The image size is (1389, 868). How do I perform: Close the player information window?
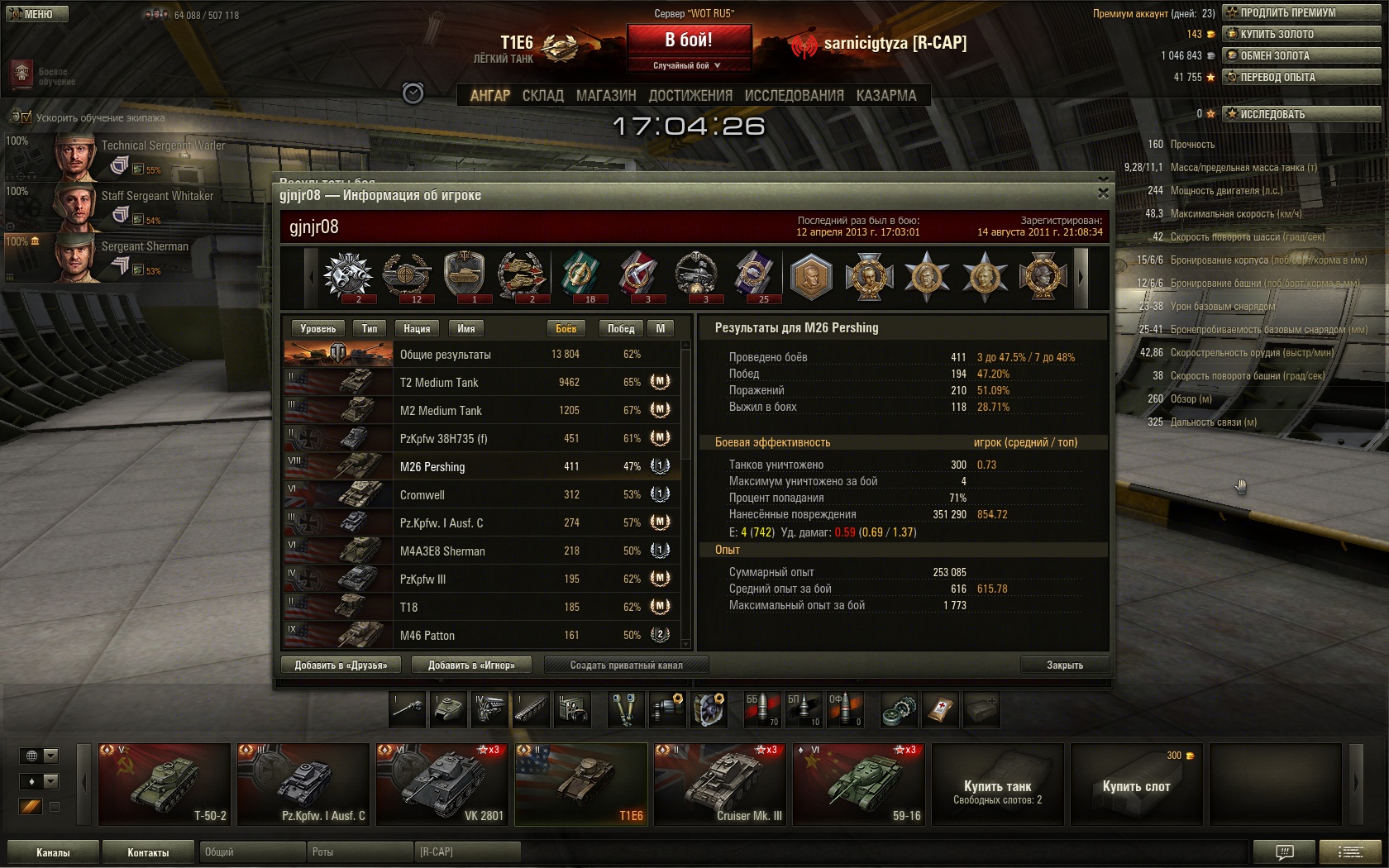point(1103,193)
